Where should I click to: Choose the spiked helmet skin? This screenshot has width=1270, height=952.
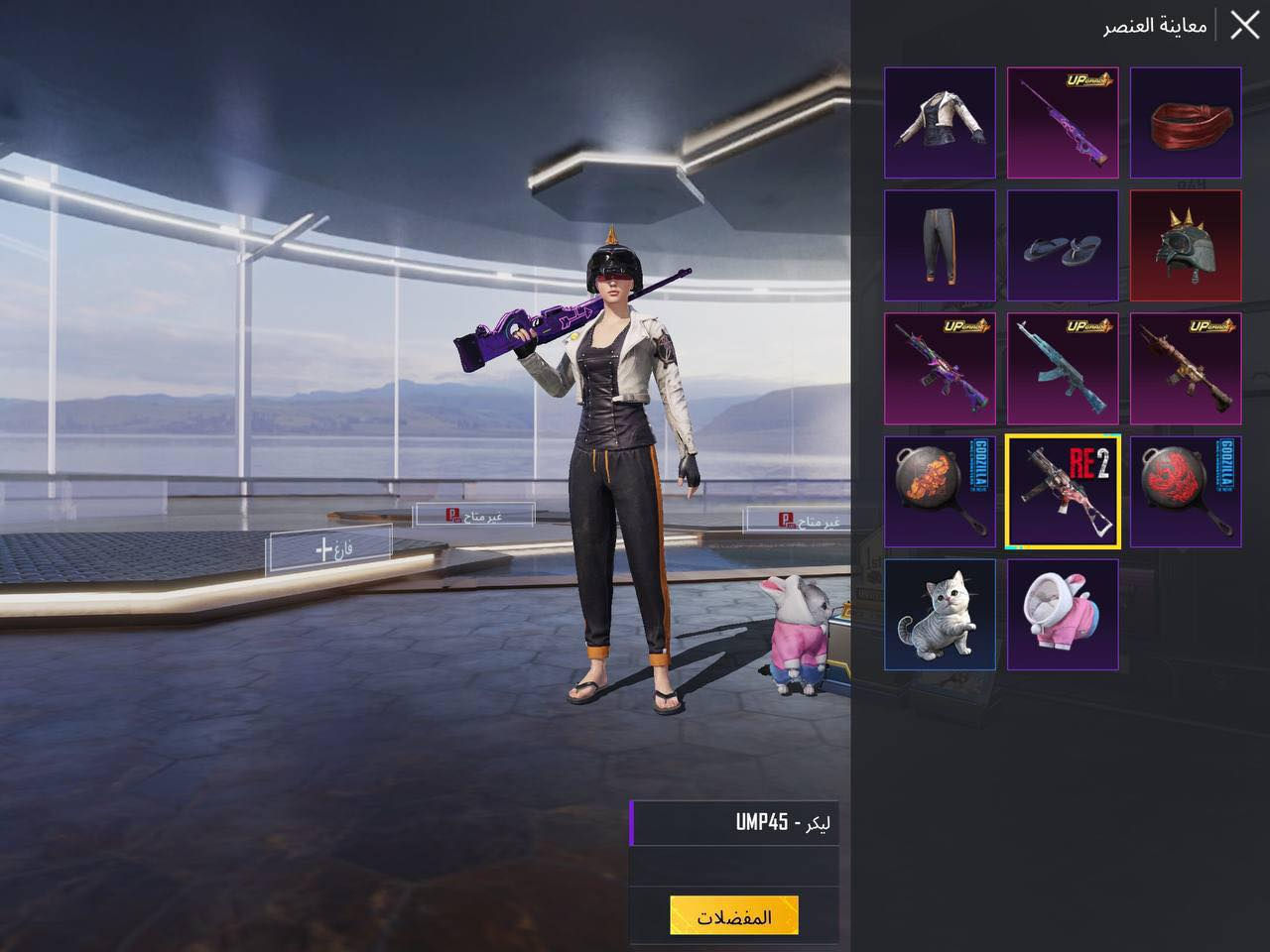click(1186, 246)
